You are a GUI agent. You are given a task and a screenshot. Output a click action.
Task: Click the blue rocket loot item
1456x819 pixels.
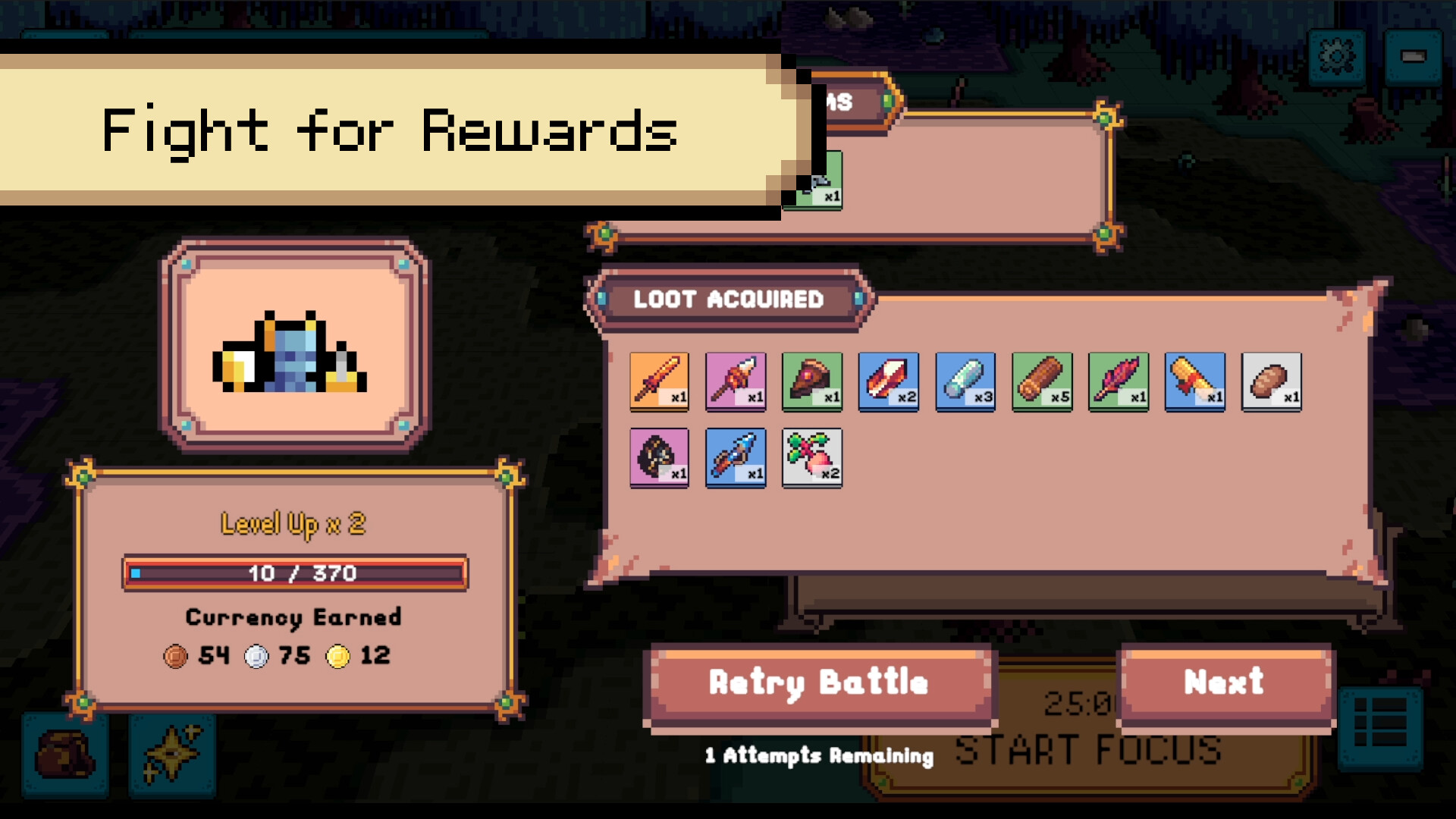coord(735,457)
